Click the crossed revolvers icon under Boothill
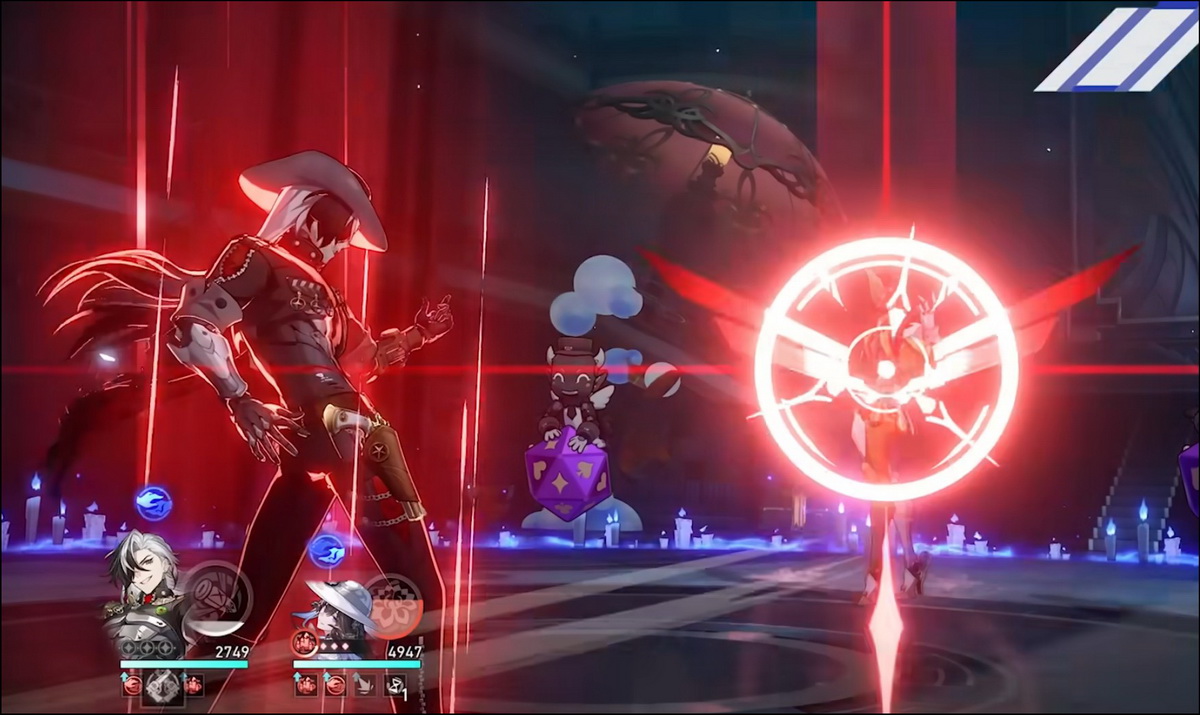This screenshot has width=1200, height=715. (161, 686)
